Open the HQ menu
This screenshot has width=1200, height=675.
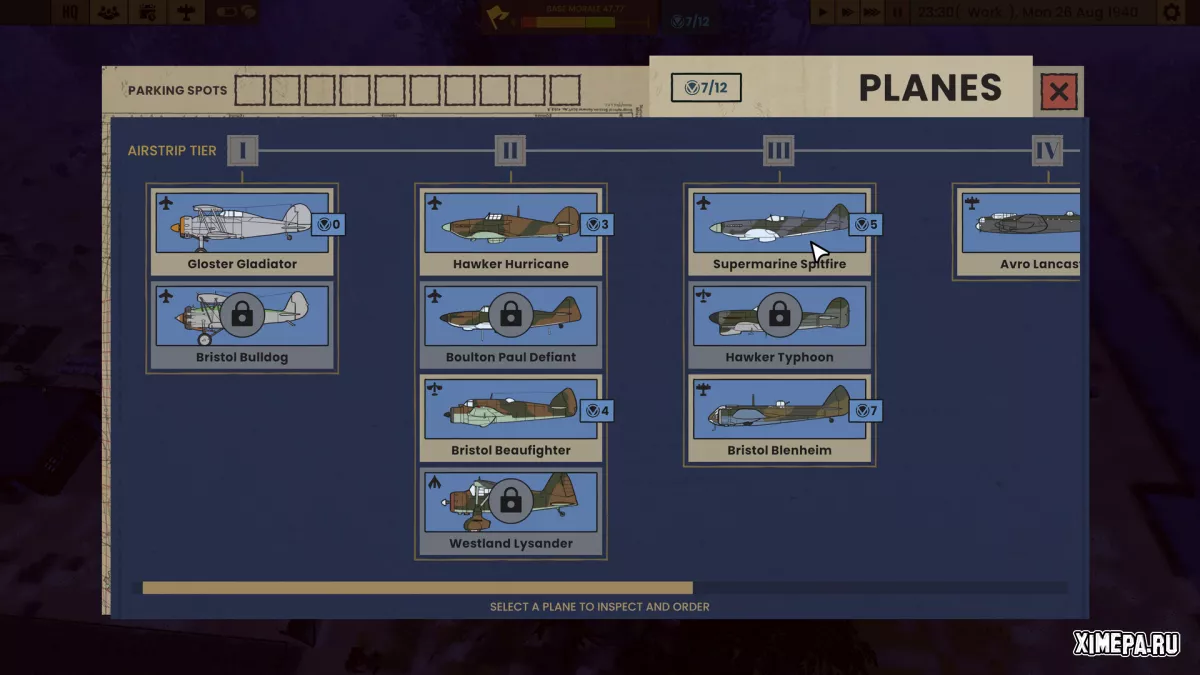[70, 12]
